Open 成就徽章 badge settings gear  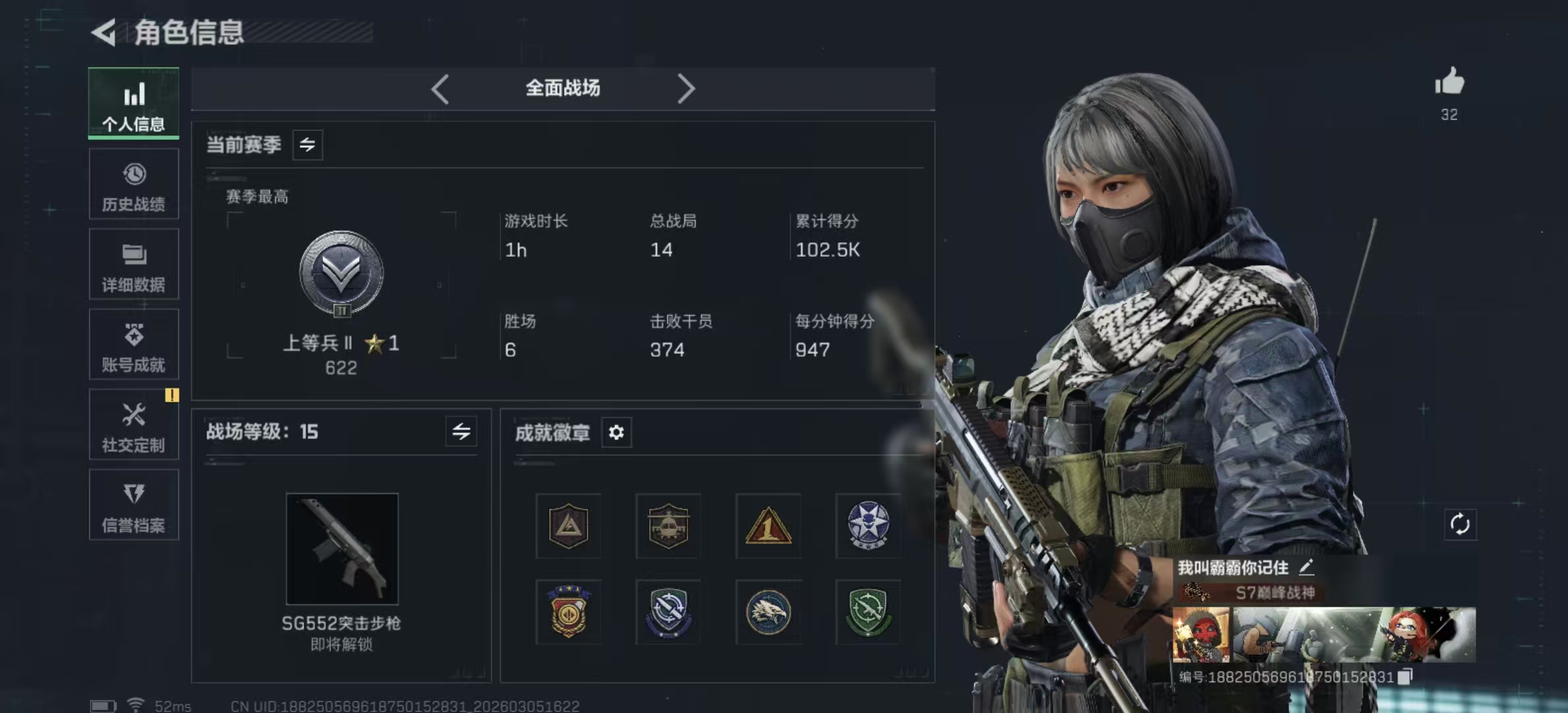click(617, 432)
